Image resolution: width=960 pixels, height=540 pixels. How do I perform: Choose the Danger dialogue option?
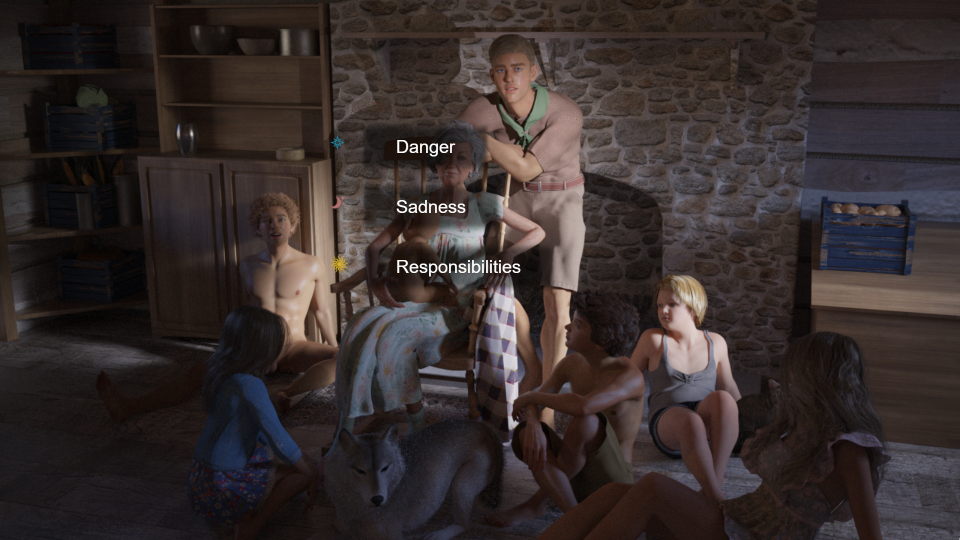[425, 148]
